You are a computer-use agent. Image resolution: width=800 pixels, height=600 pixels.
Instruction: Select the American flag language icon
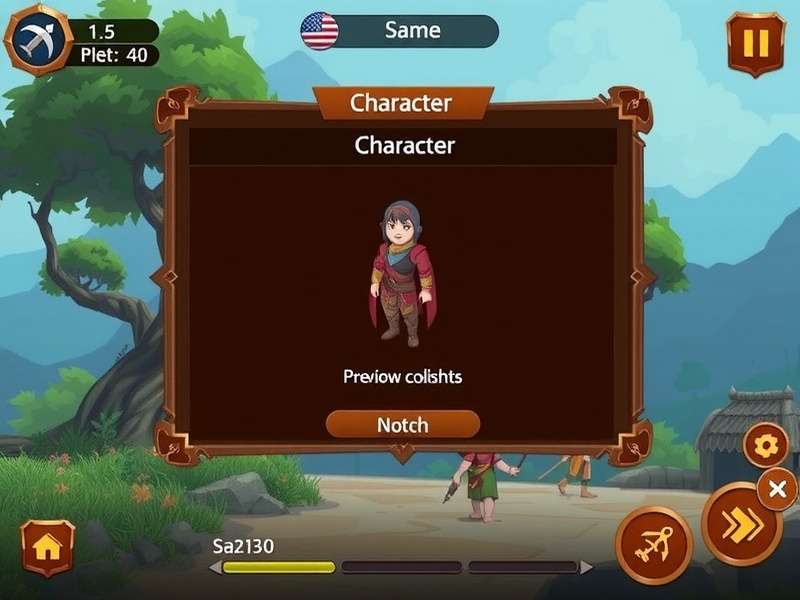coord(319,31)
